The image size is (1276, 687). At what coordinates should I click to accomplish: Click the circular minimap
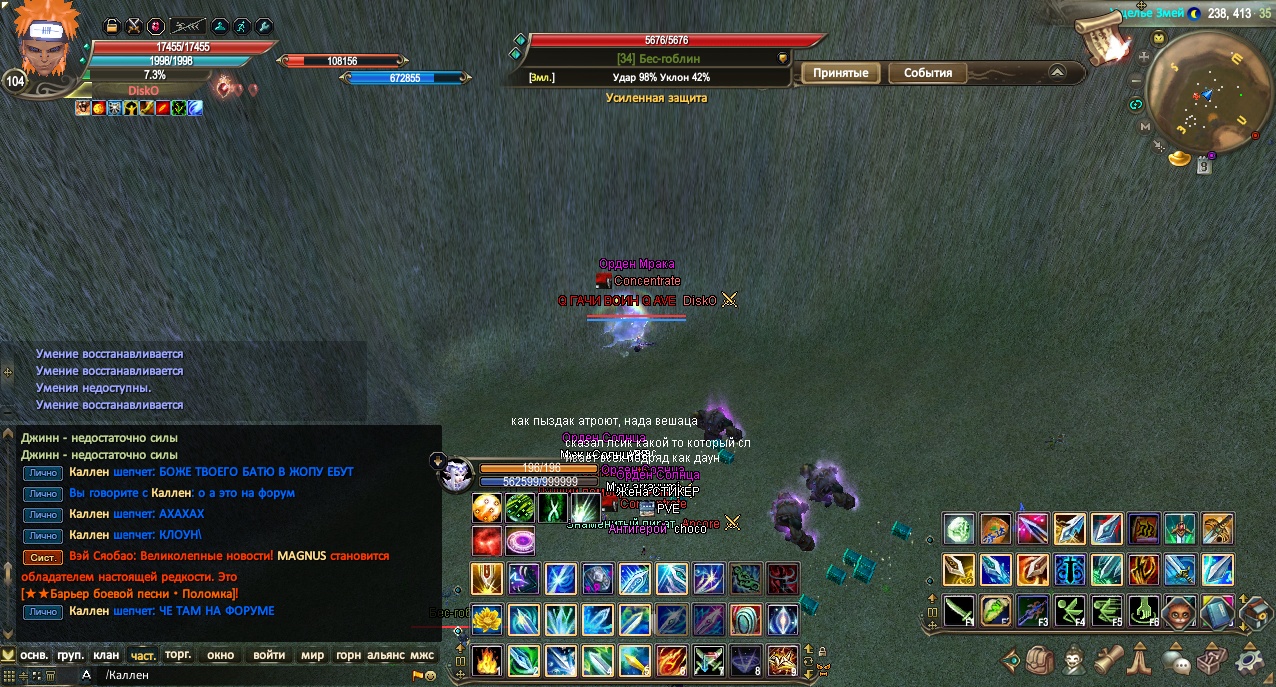point(1207,97)
